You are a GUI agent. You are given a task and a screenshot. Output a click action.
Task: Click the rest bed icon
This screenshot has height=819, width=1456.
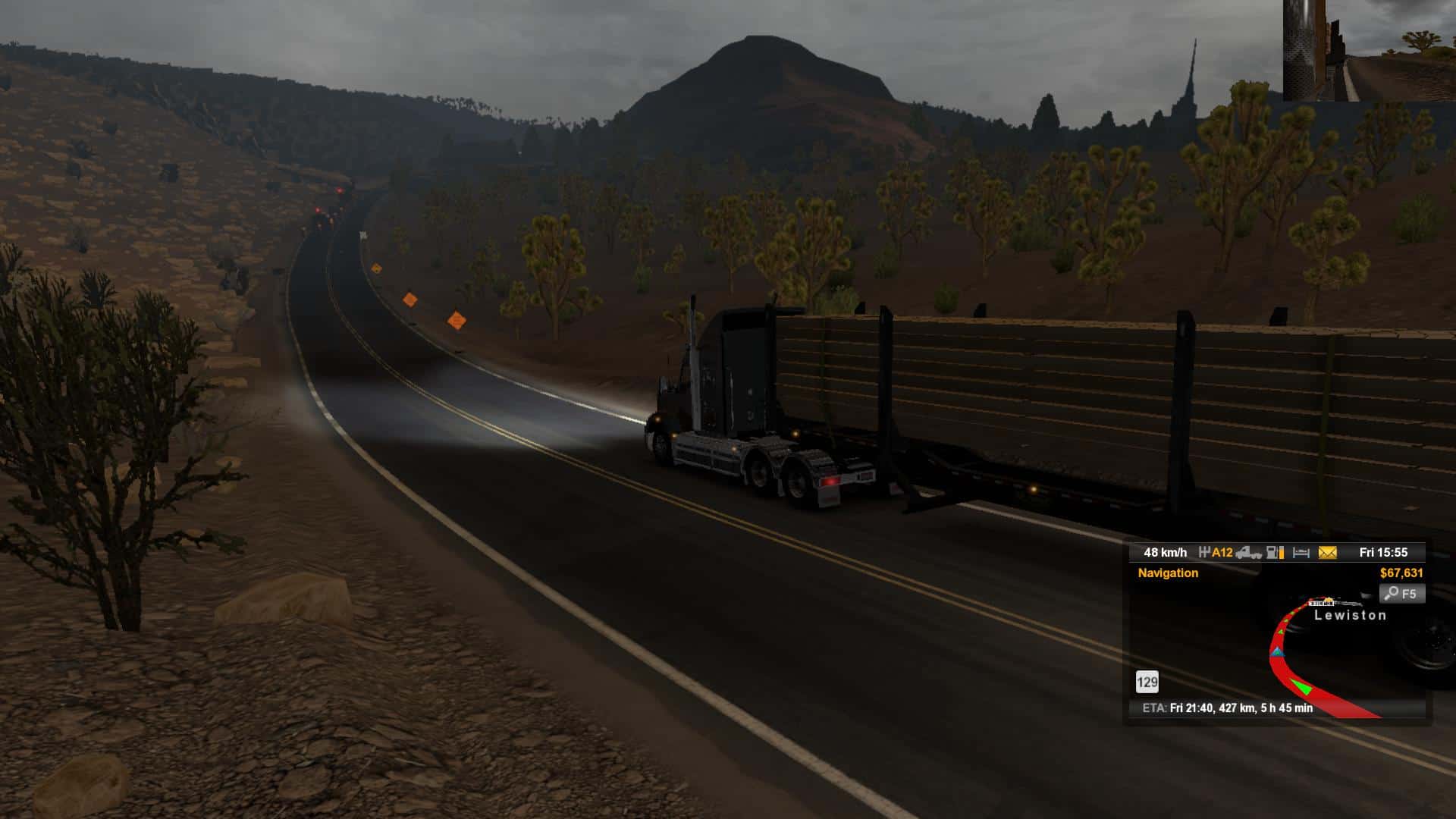click(1301, 553)
